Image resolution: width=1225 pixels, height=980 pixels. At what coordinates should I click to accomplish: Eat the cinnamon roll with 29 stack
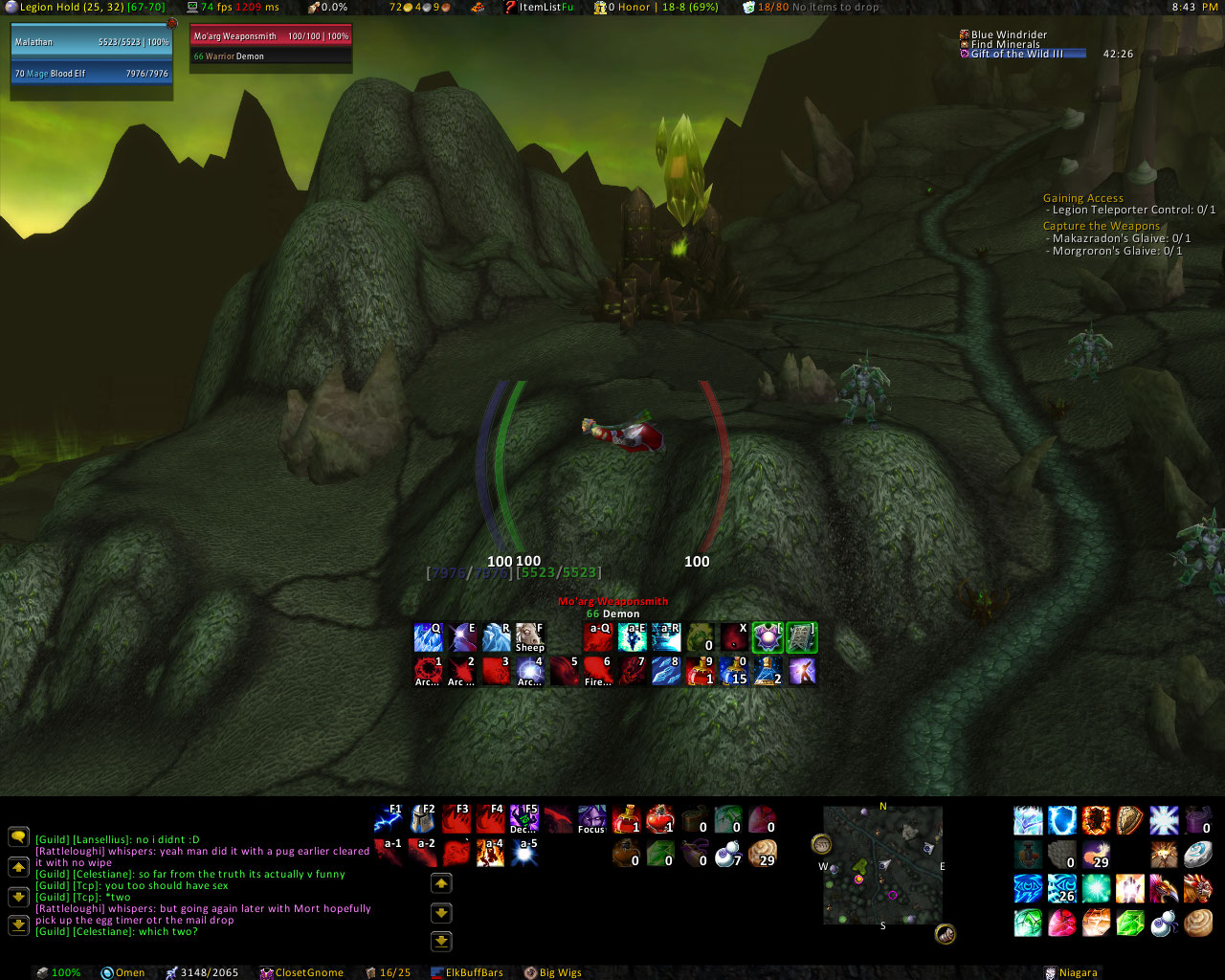[x=762, y=853]
